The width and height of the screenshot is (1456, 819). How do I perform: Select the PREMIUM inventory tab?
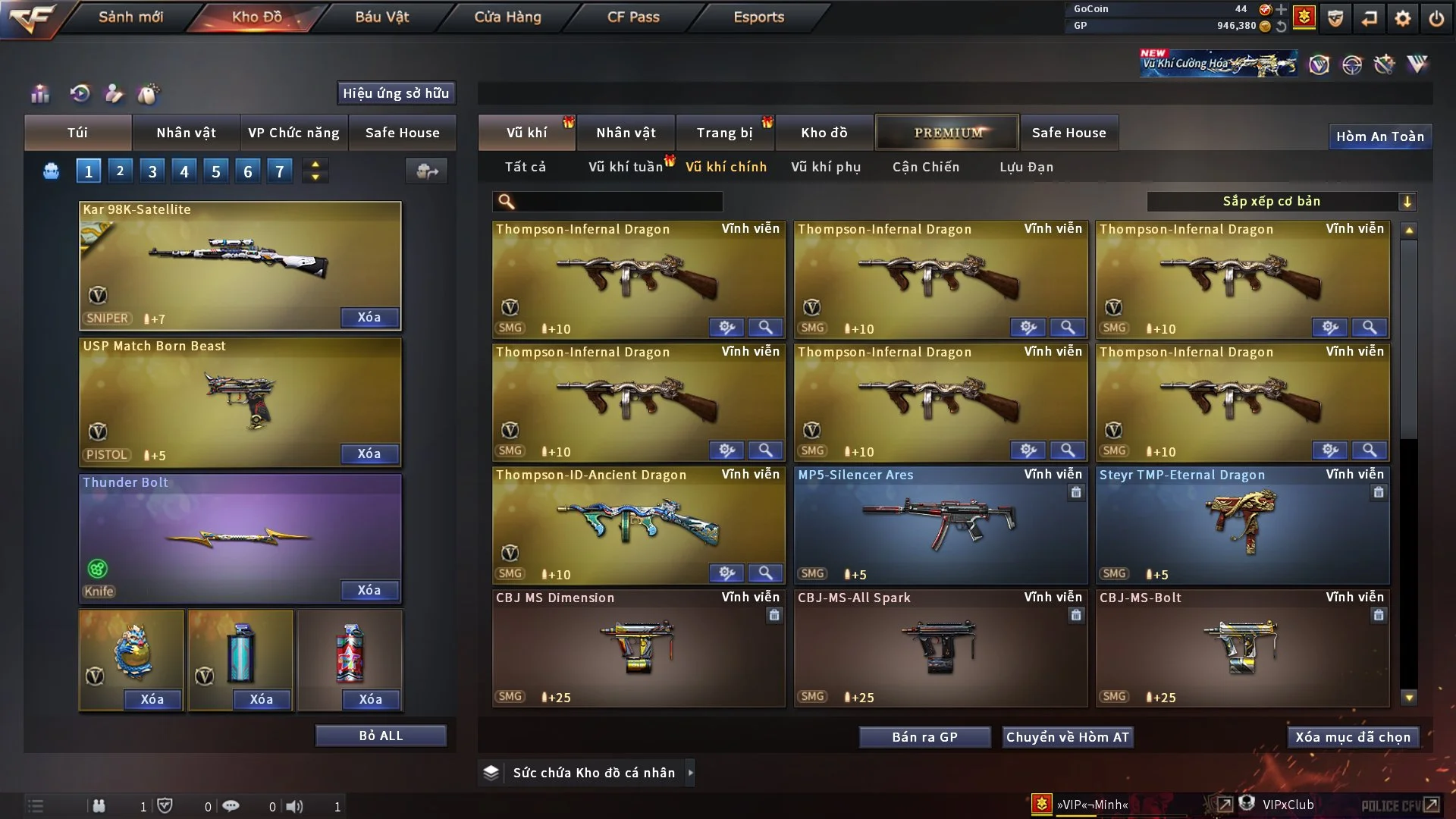click(x=947, y=133)
